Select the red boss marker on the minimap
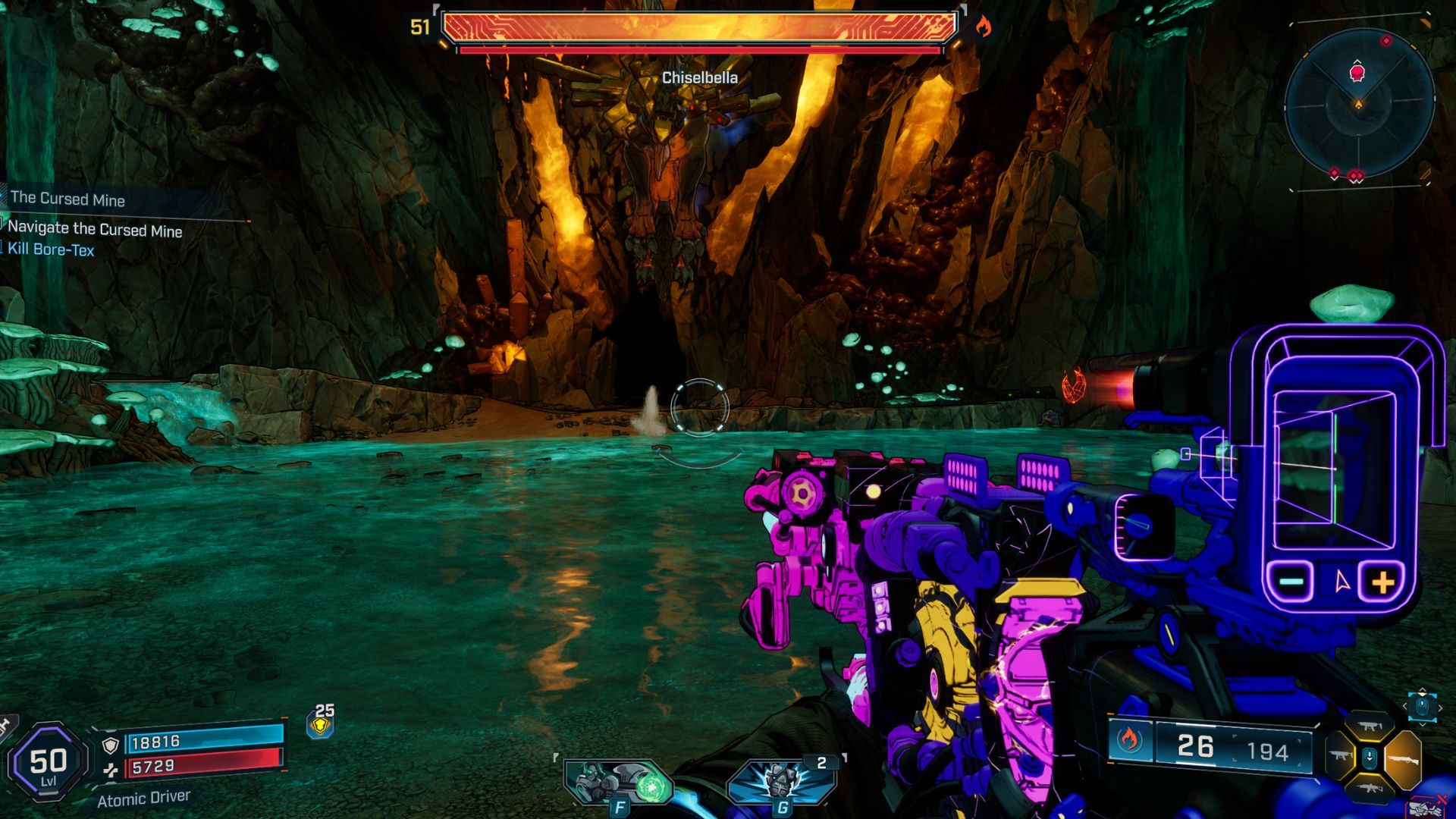Image resolution: width=1456 pixels, height=819 pixels. [x=1357, y=73]
